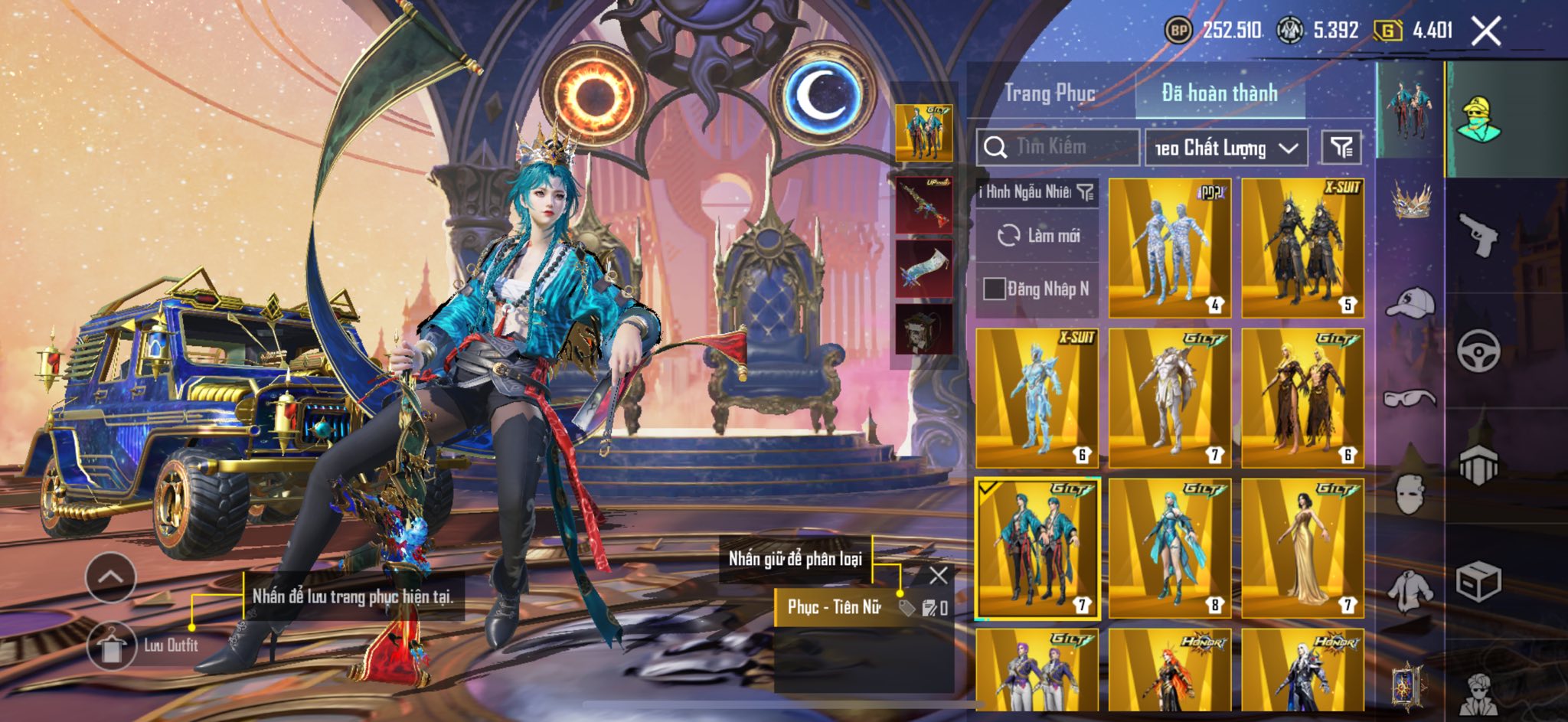Open the Chất Lượng sort dropdown
Viewport: 1568px width, 722px height.
click(x=1226, y=148)
